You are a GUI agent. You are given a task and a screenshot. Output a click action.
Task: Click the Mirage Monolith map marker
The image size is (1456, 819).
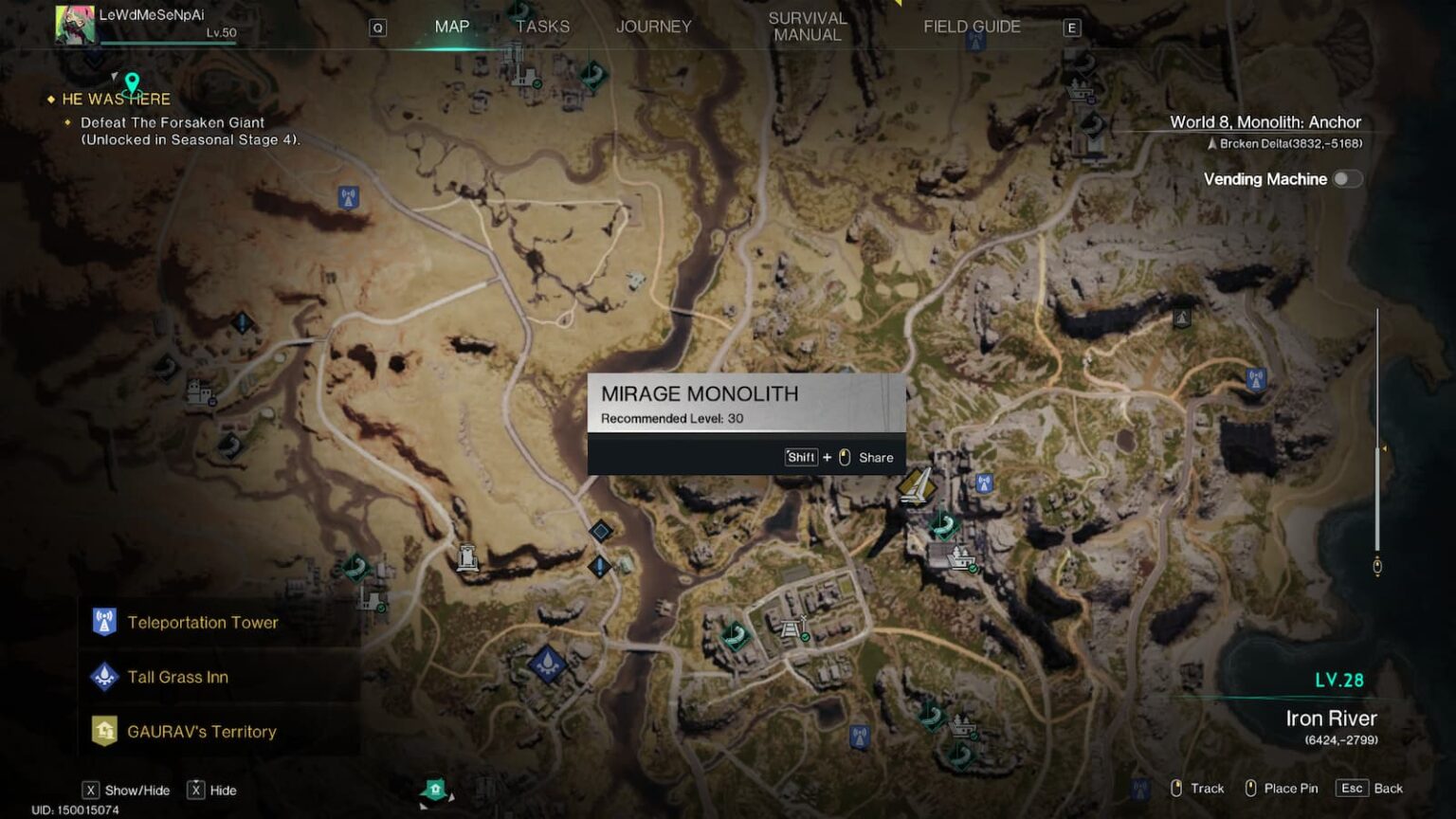coord(916,486)
